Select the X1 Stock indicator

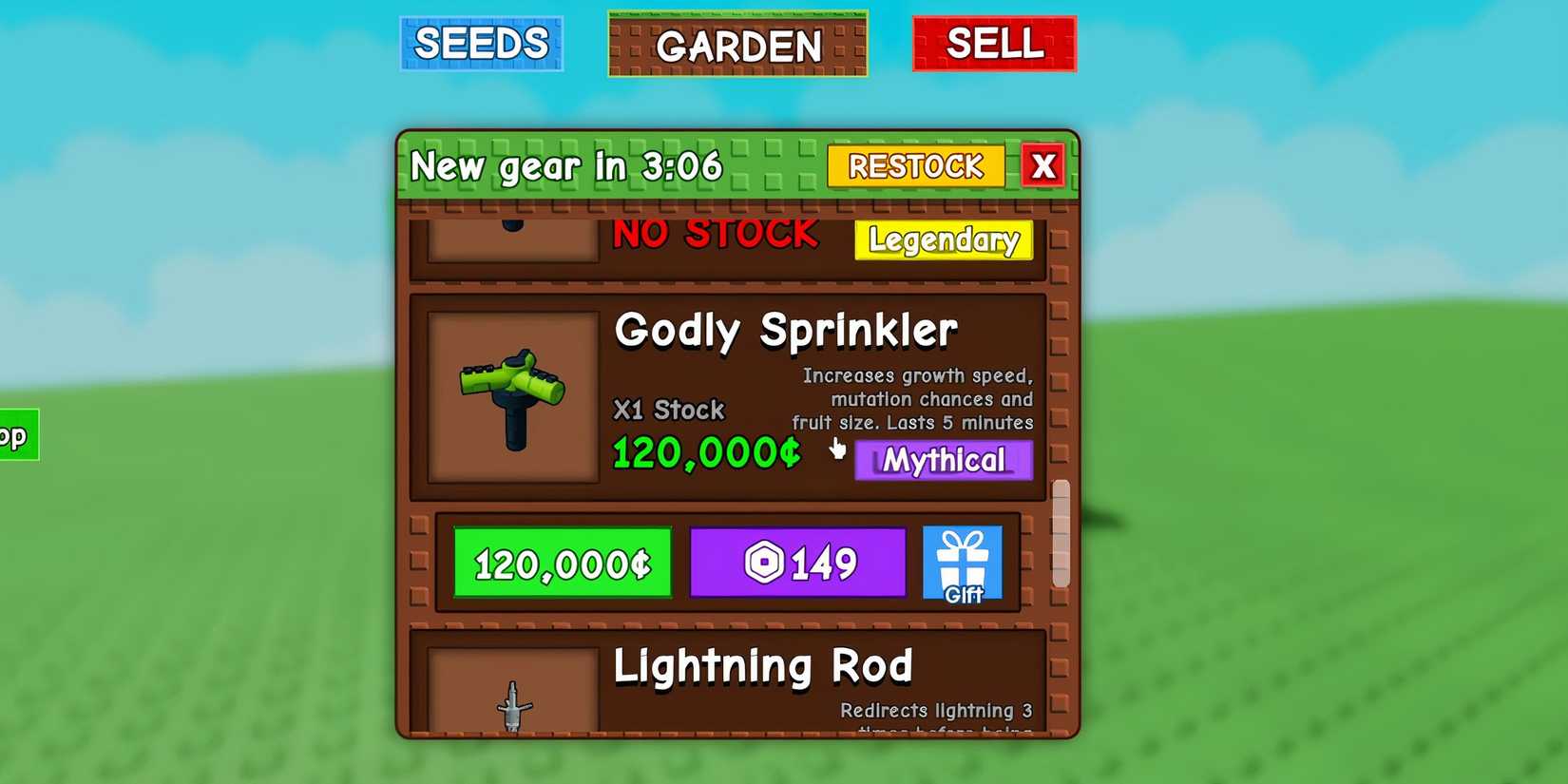click(x=667, y=410)
